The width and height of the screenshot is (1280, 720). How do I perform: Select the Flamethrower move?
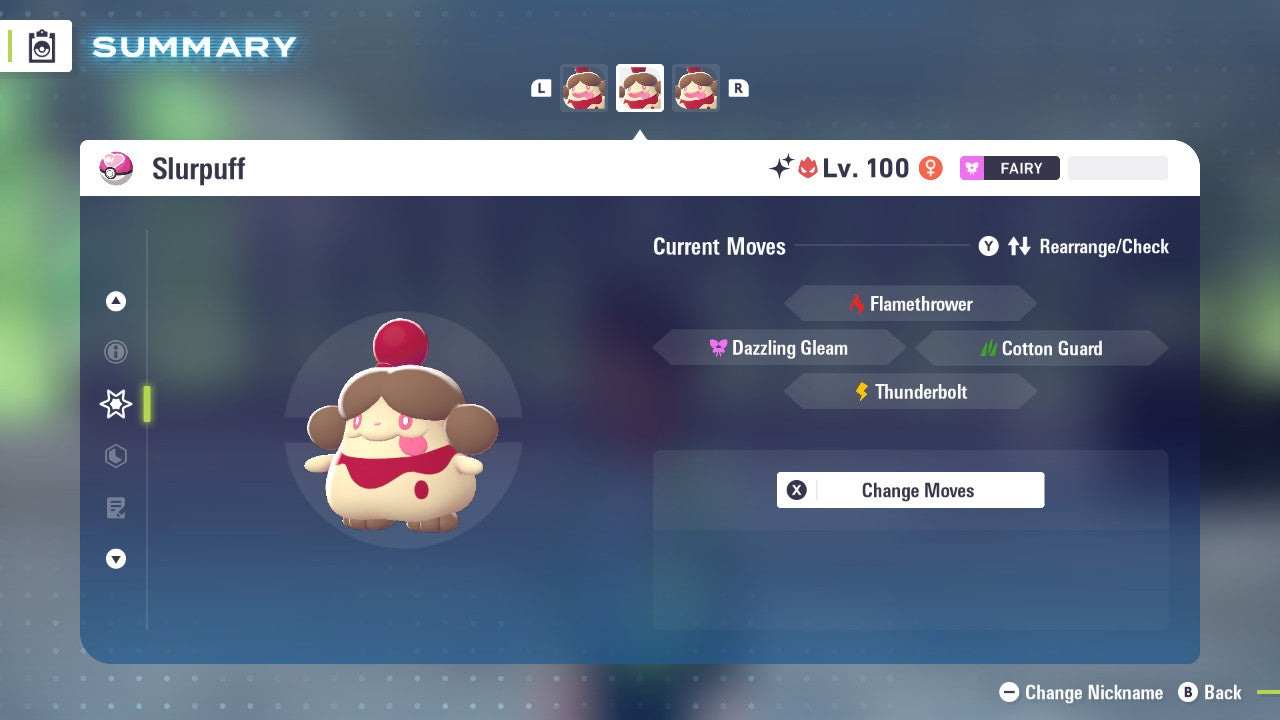tap(910, 304)
